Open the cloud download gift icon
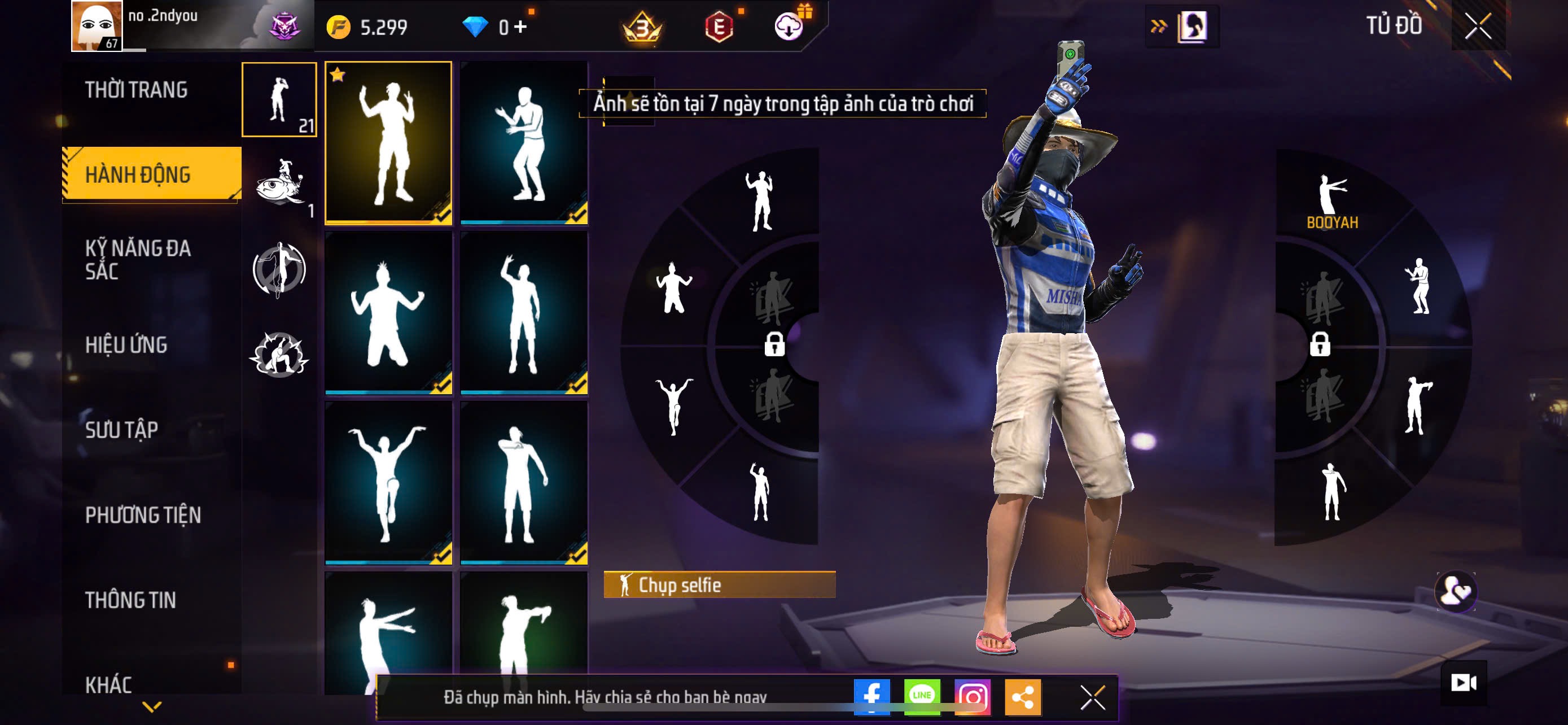Viewport: 1568px width, 725px height. tap(789, 27)
